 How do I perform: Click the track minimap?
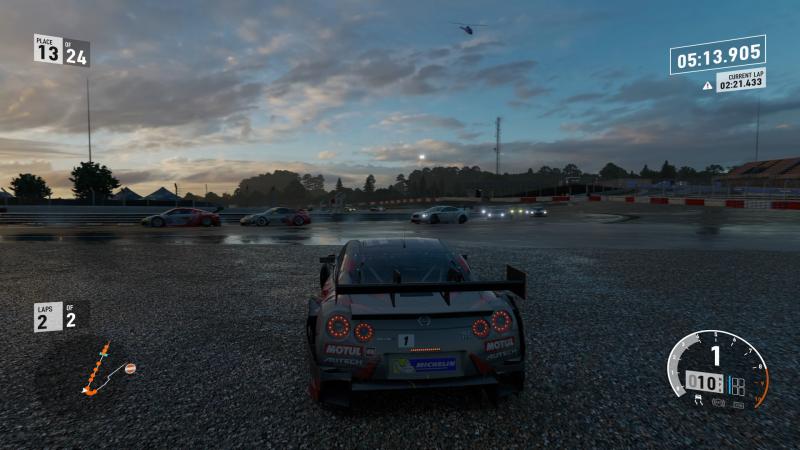coord(100,370)
